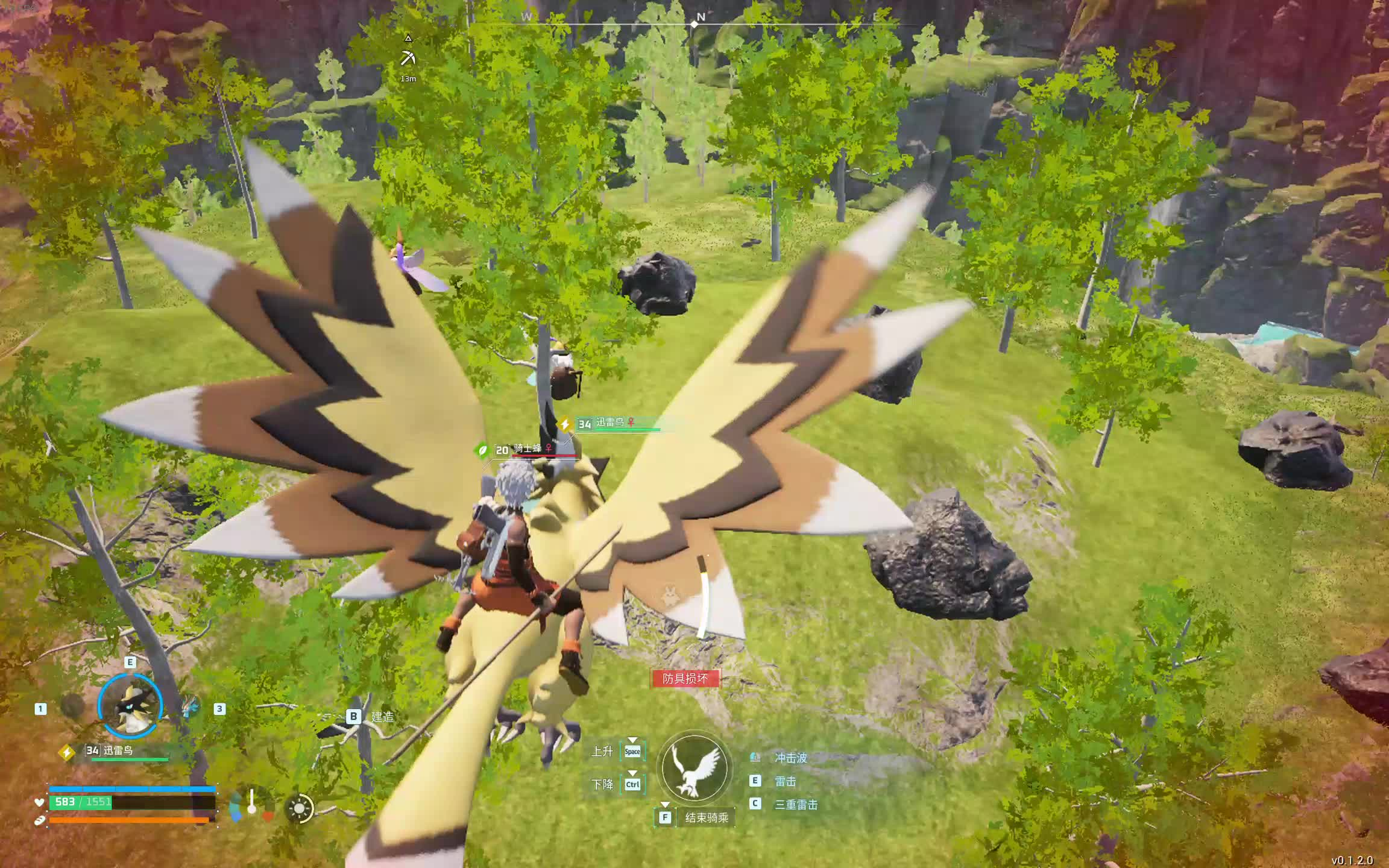Activate the 冲击波 skill
Image resolution: width=1389 pixels, height=868 pixels.
[790, 758]
